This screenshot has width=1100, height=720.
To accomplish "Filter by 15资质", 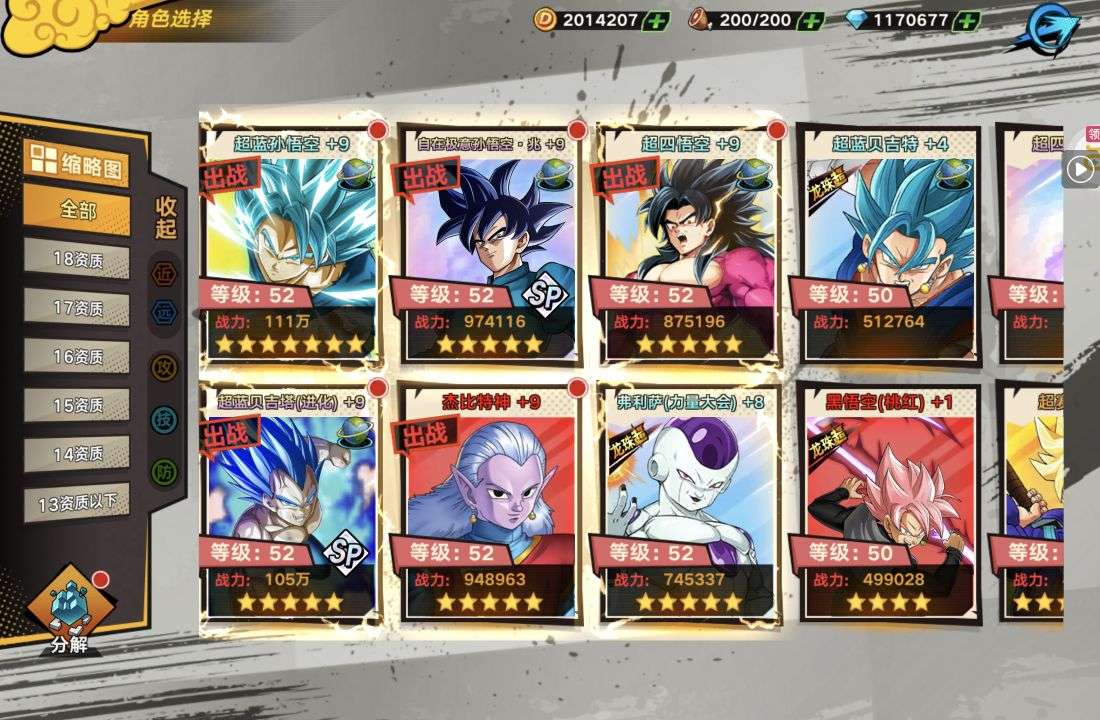I will click(77, 405).
